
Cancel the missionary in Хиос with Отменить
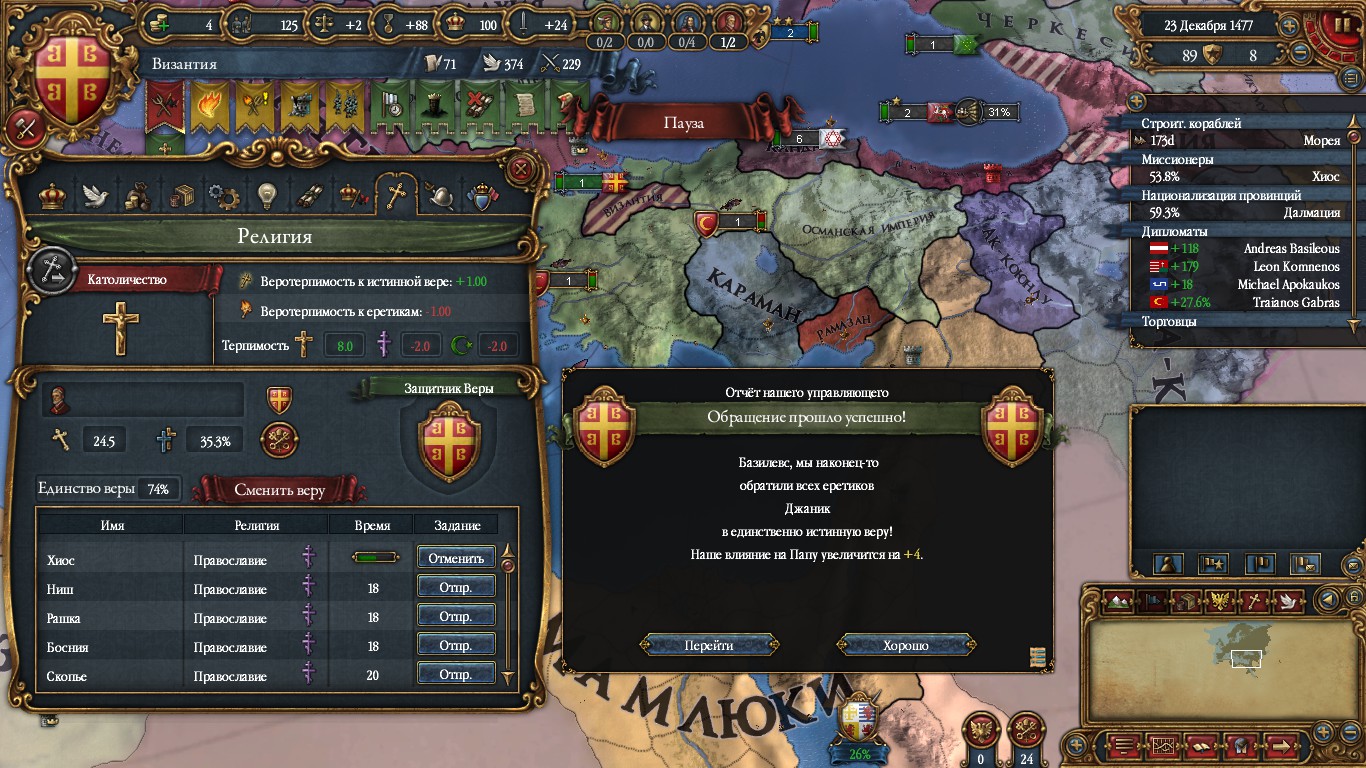(x=456, y=558)
